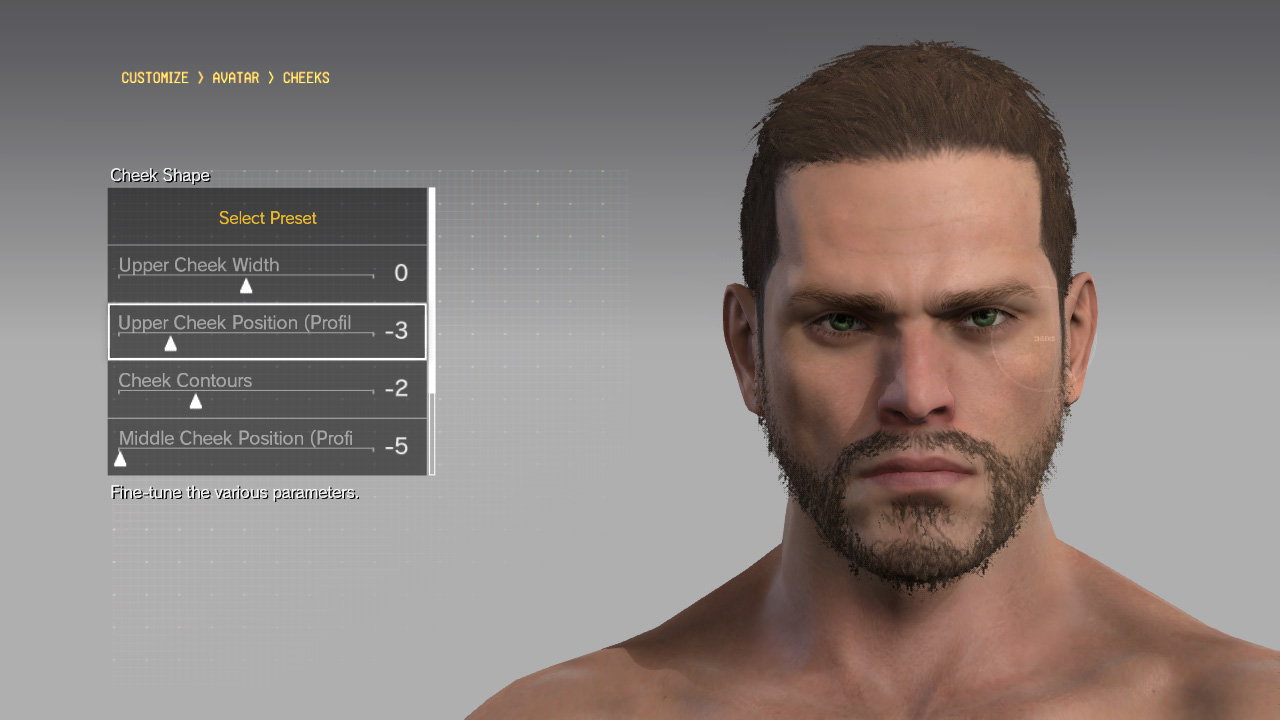The height and width of the screenshot is (720, 1280).
Task: Click the value 0 beside Upper Cheek Width
Action: 399,272
